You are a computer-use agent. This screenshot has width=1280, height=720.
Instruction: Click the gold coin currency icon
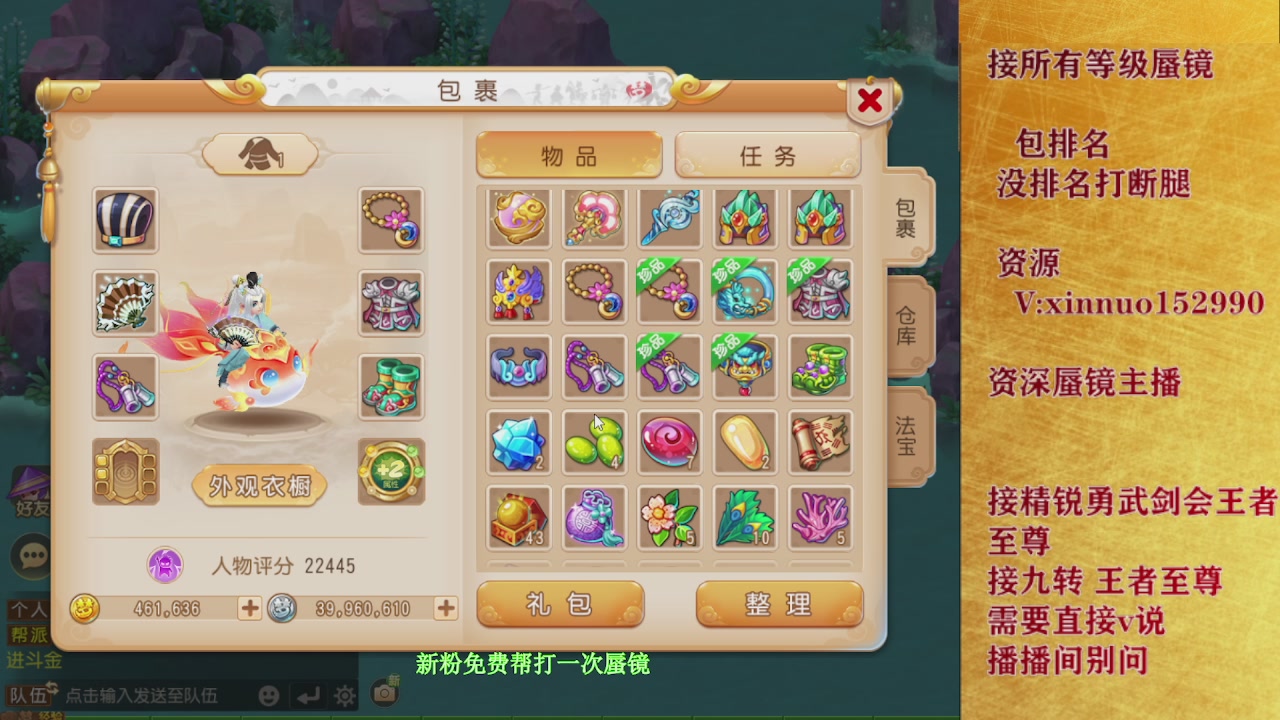(x=84, y=608)
